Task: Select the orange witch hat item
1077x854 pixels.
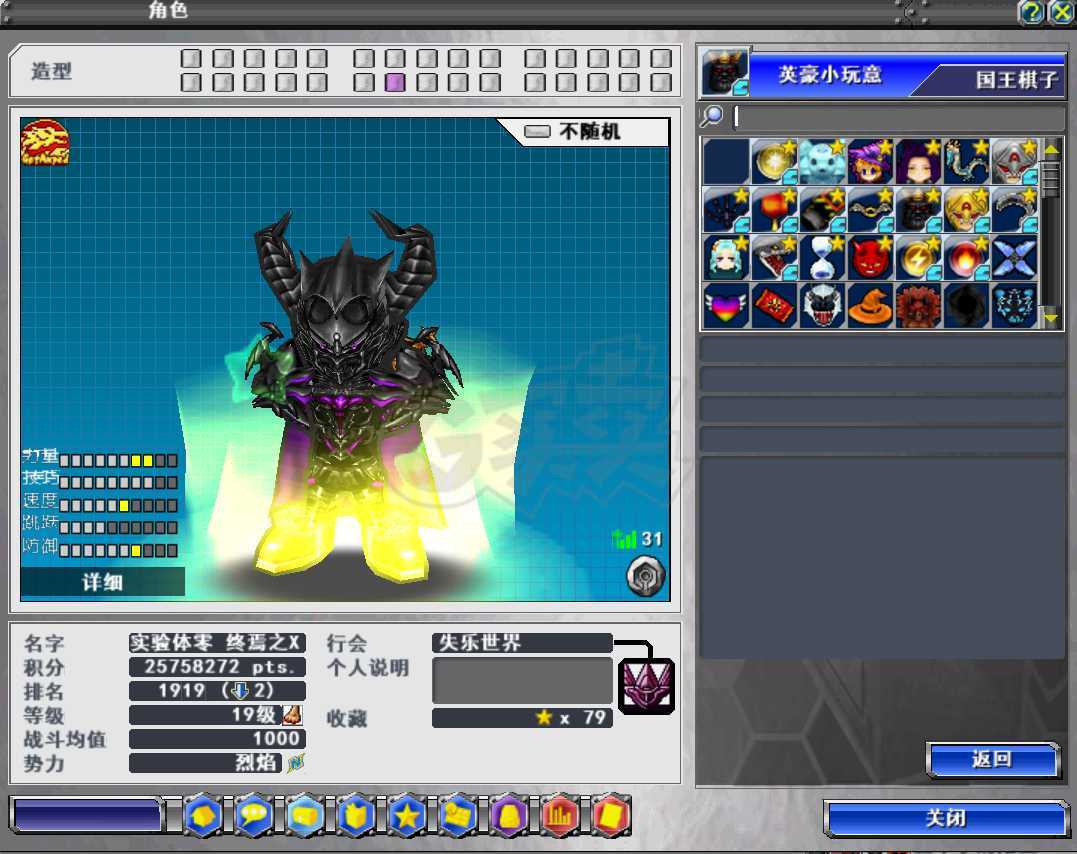Action: [871, 306]
